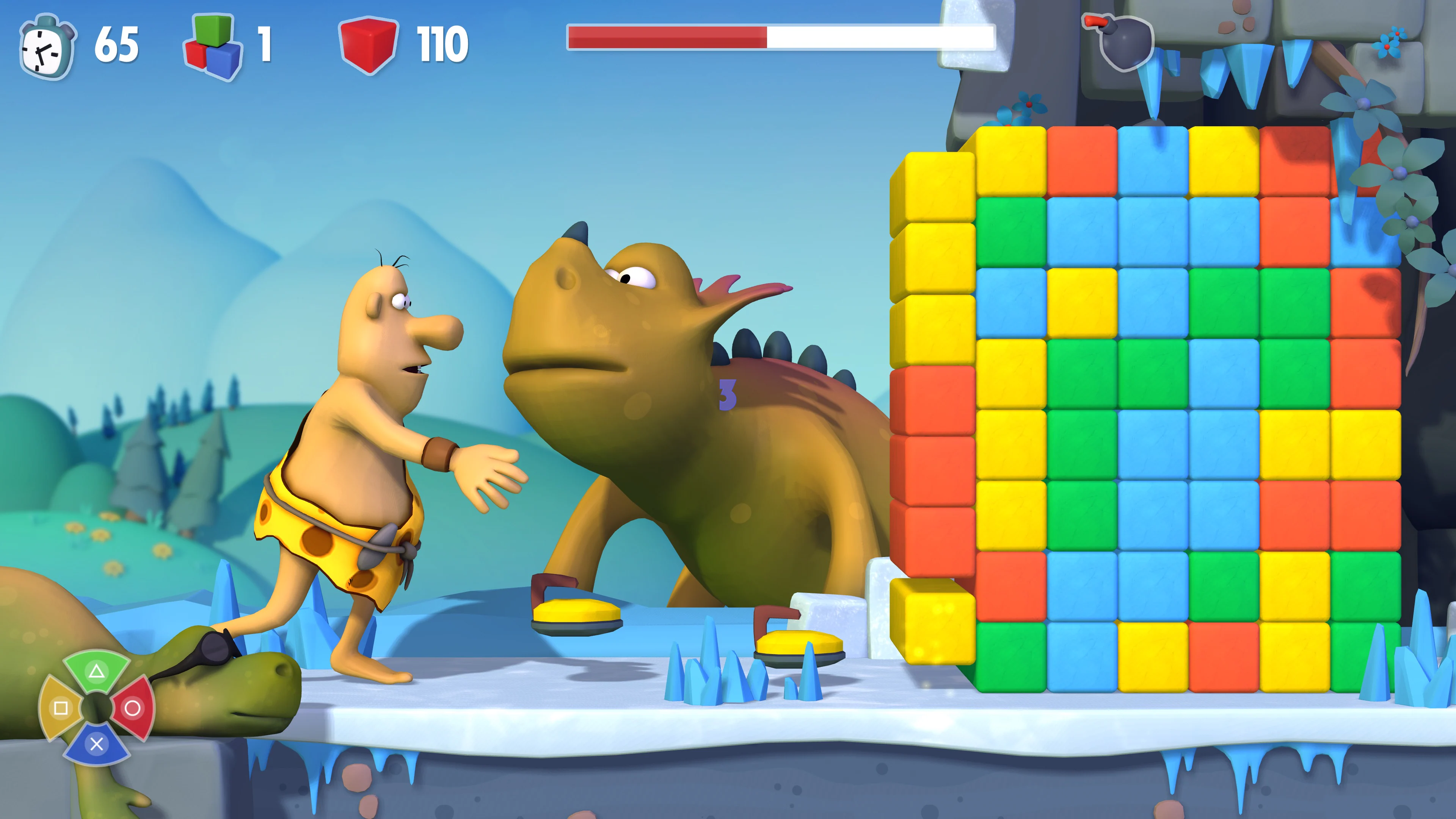Expand the stopwatch counter panel

tap(85, 45)
